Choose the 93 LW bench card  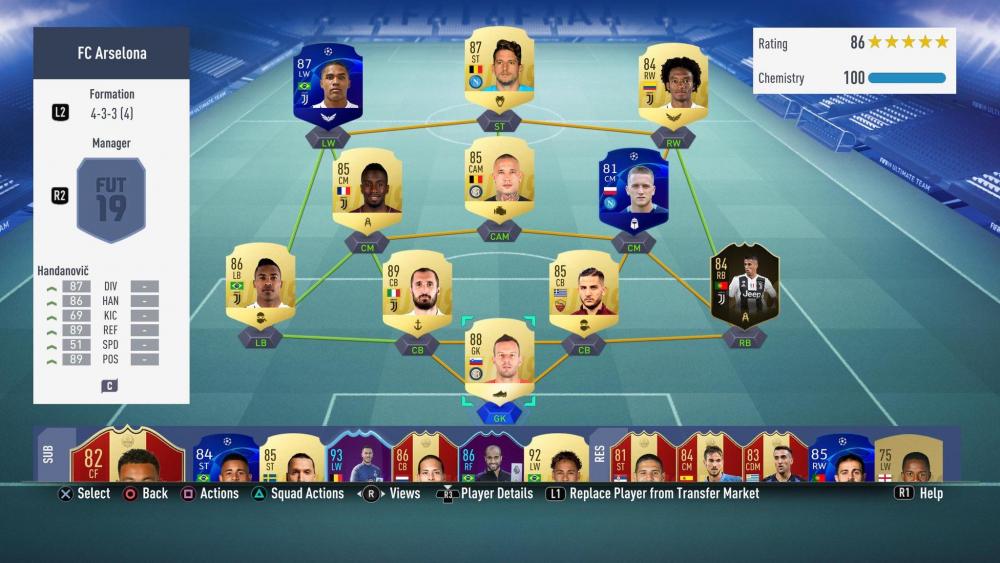click(x=357, y=458)
